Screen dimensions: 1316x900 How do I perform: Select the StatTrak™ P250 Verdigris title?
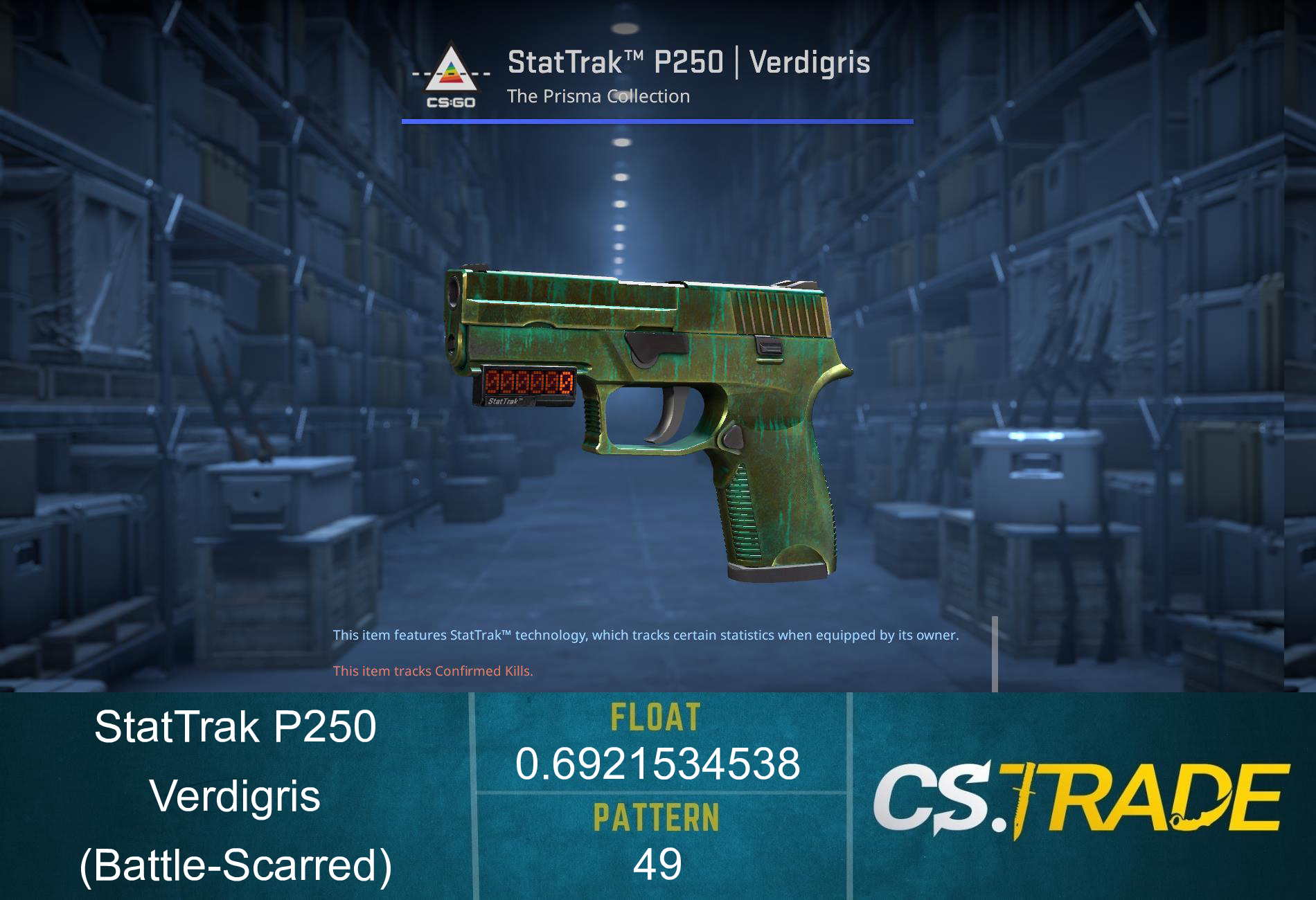click(689, 63)
